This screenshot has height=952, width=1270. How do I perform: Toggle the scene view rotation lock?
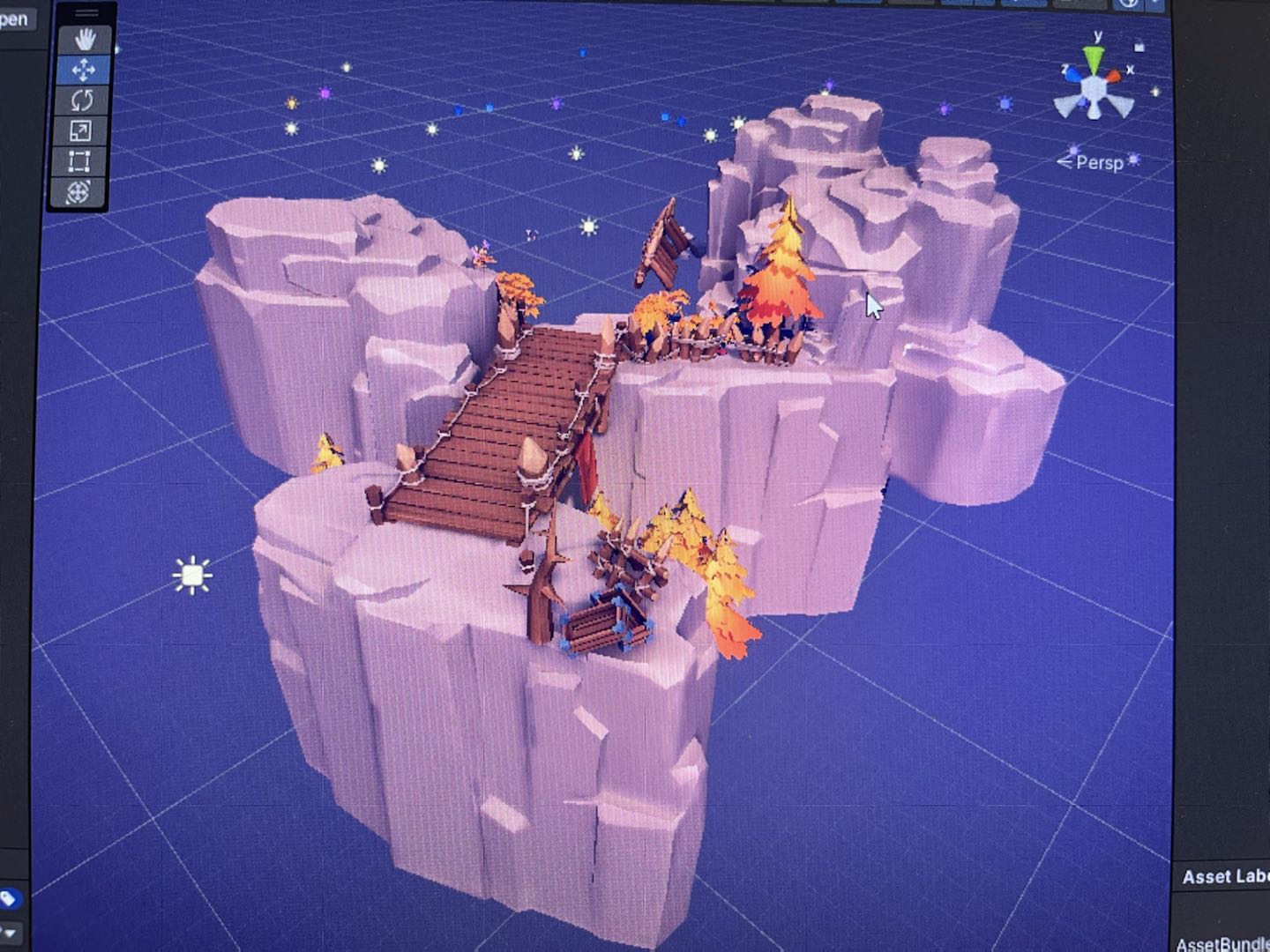(1139, 46)
